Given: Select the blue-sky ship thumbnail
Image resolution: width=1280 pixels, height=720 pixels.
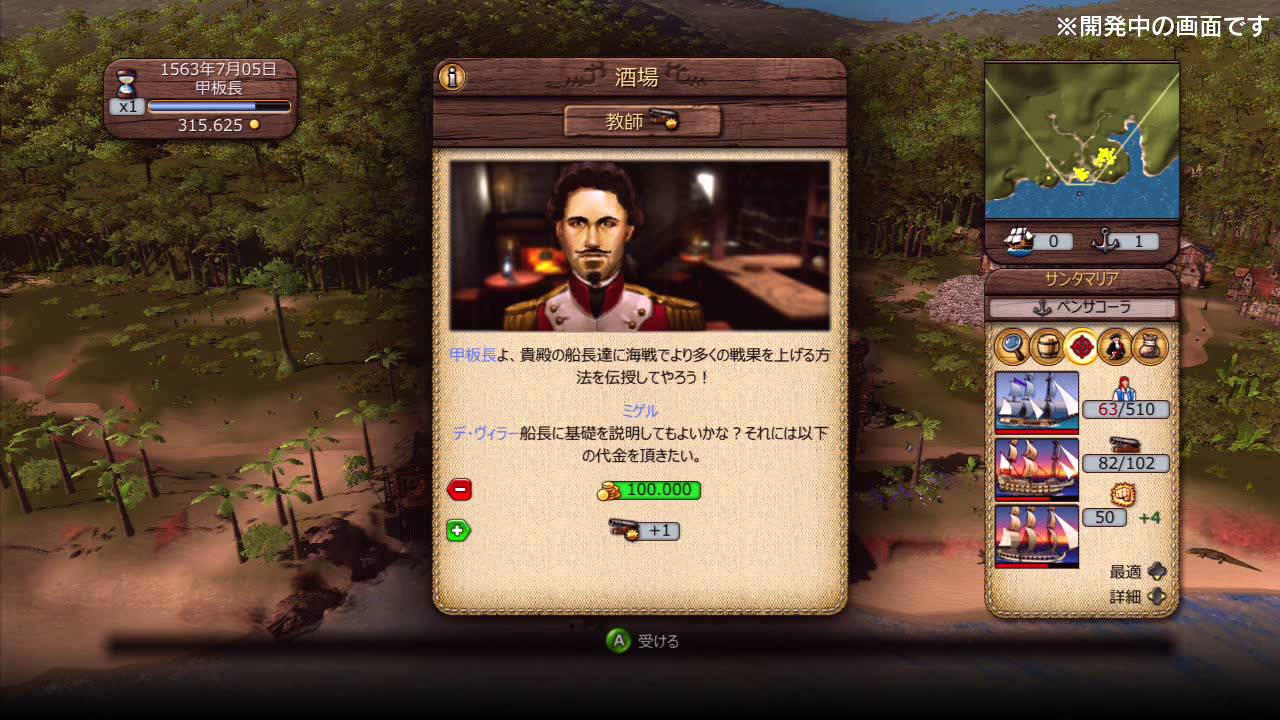Looking at the screenshot, I should 1037,402.
